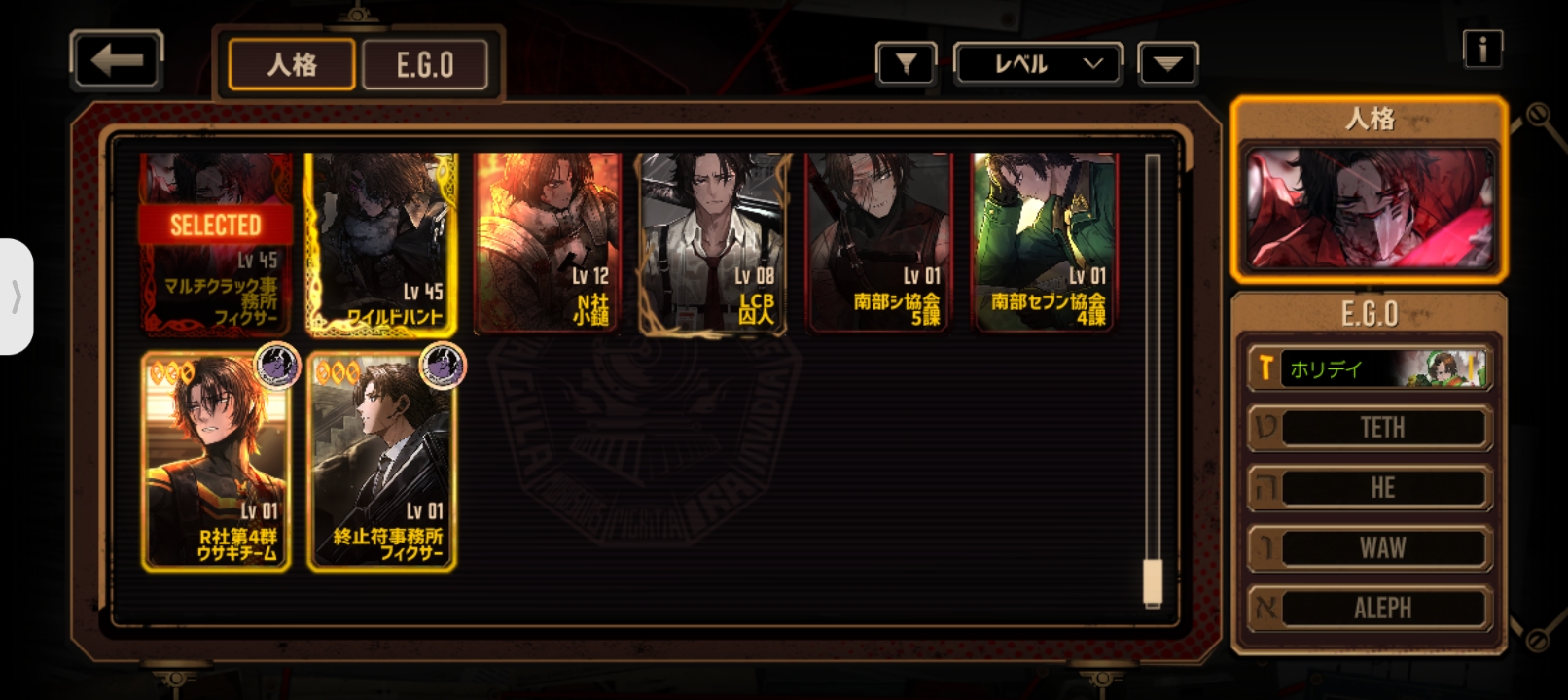Choose the 南部セブン協会 4課 card
1568x700 pixels.
tap(1045, 243)
